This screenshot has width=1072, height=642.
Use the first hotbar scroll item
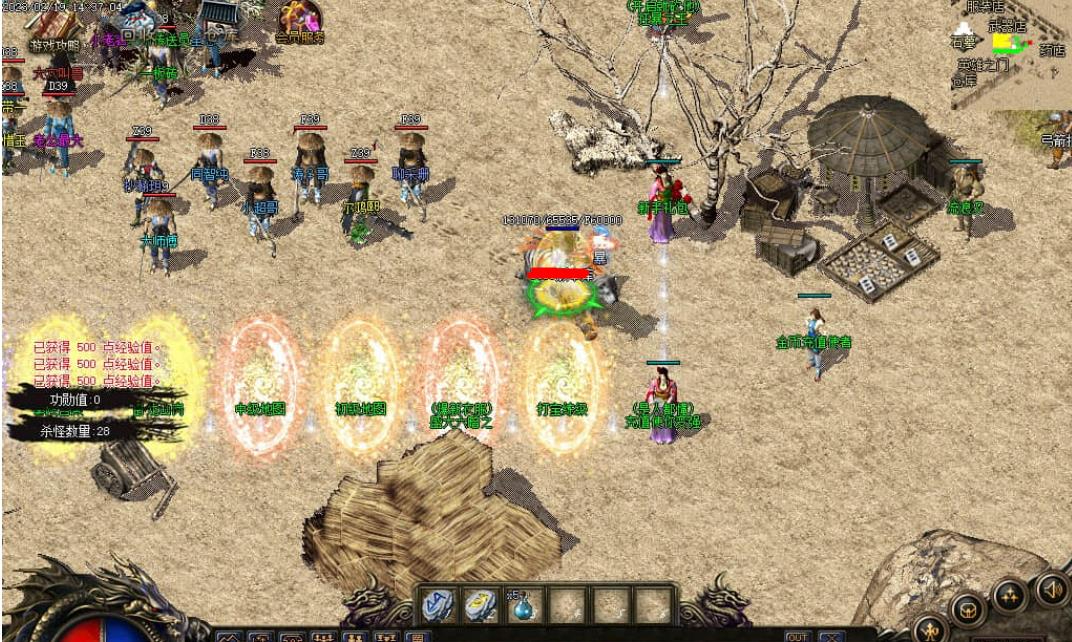point(437,604)
